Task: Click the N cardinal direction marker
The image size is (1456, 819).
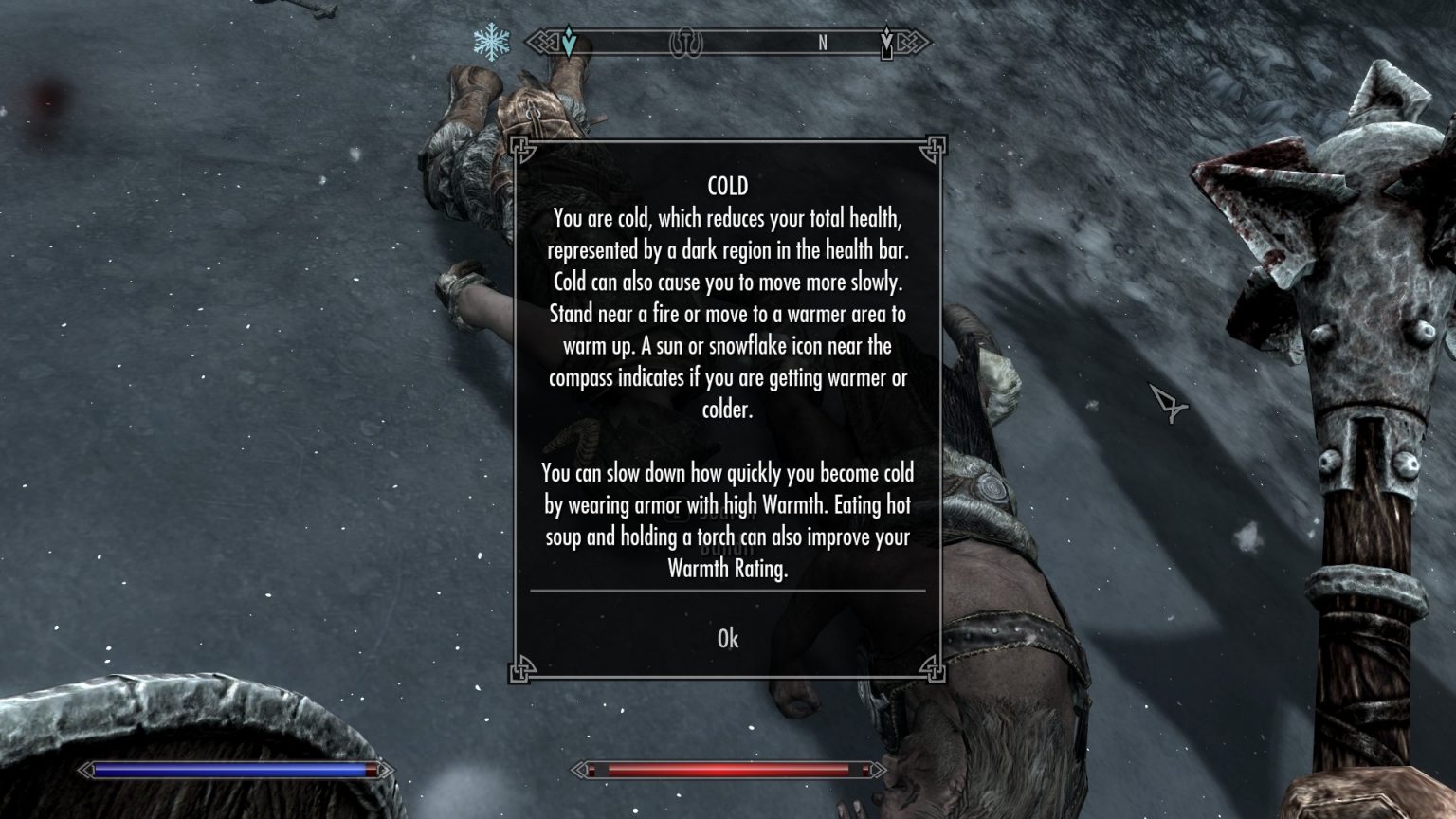Action: point(821,43)
